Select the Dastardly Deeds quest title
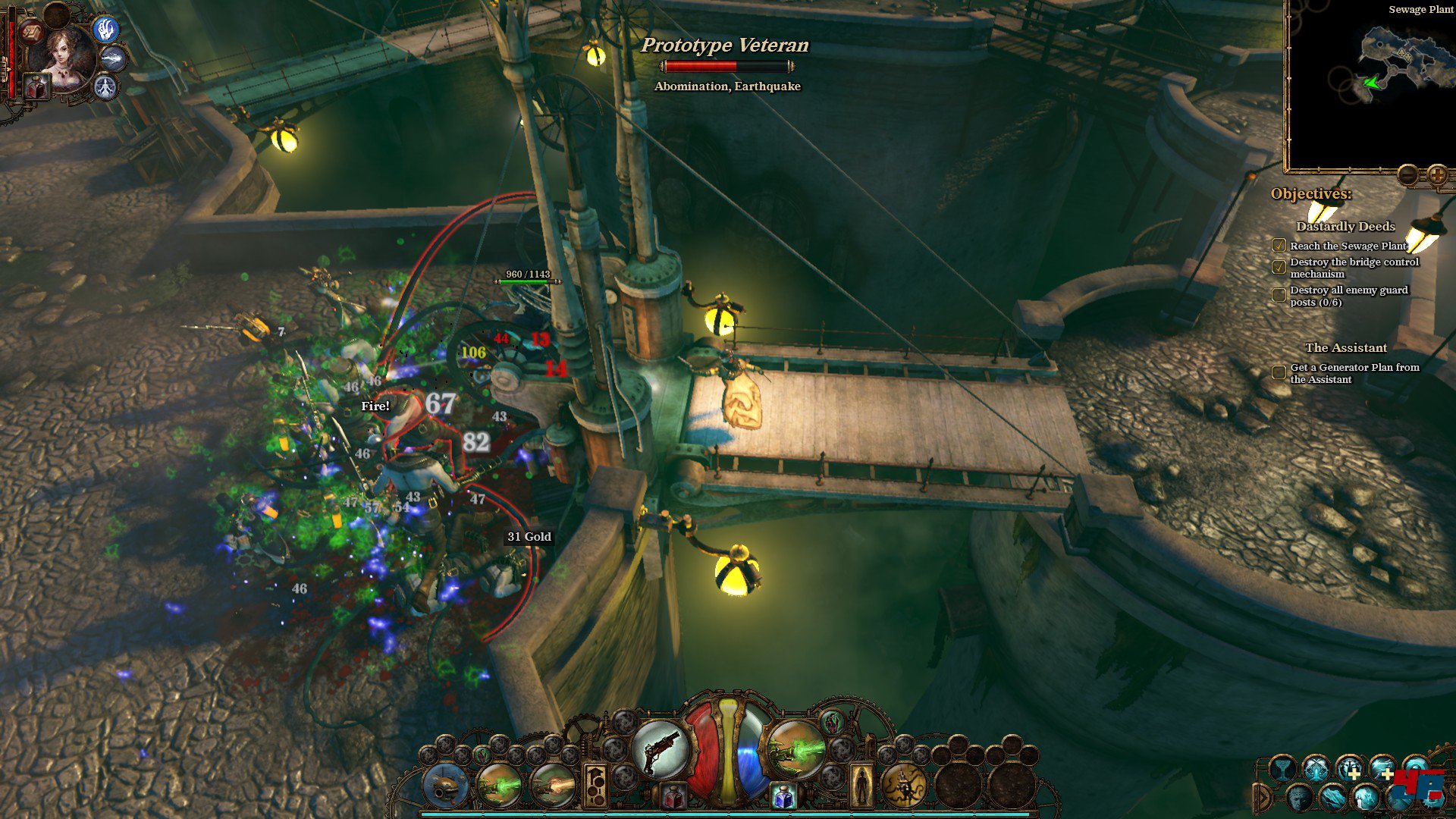The height and width of the screenshot is (819, 1456). (1345, 226)
